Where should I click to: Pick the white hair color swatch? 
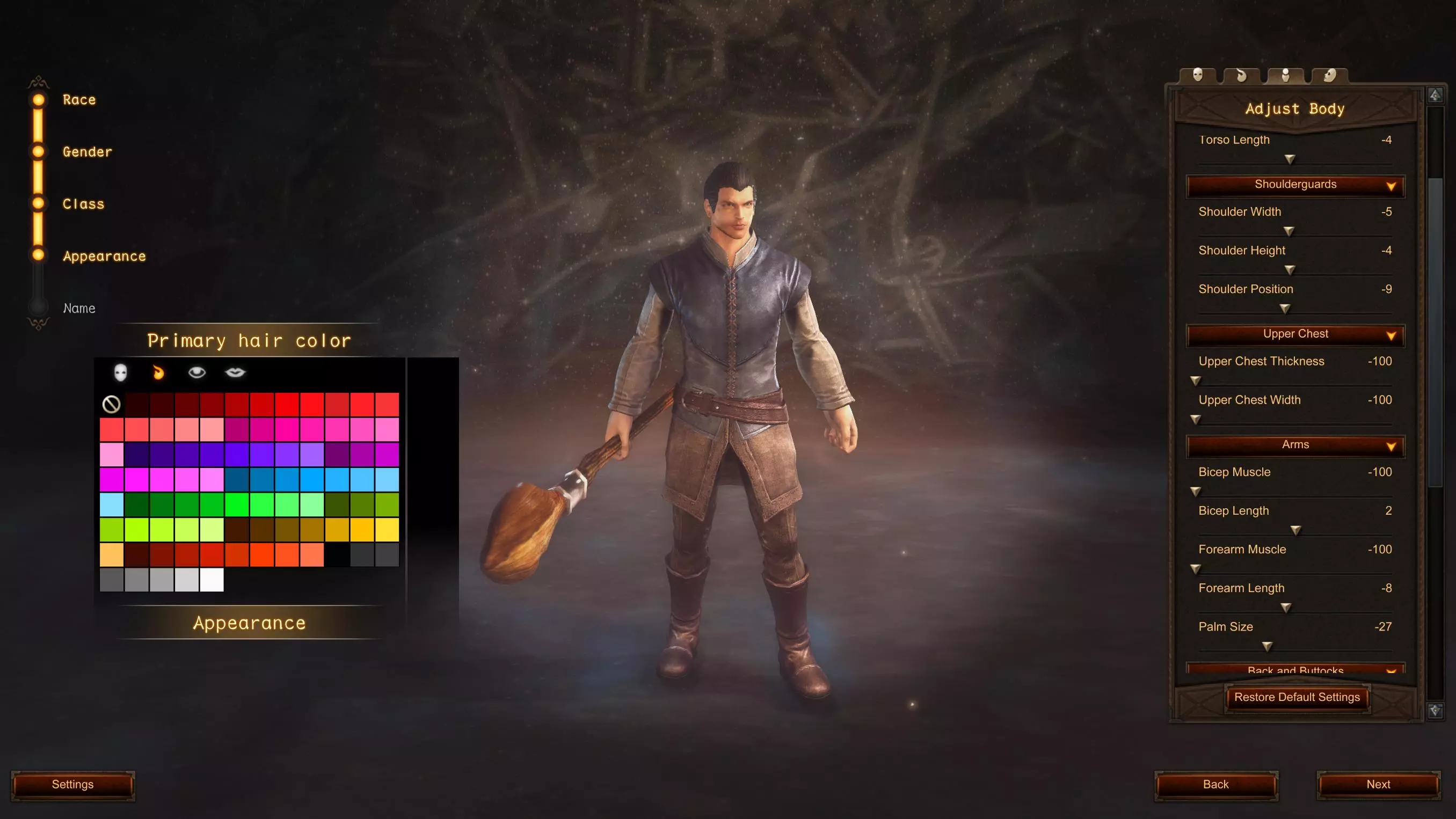point(212,580)
